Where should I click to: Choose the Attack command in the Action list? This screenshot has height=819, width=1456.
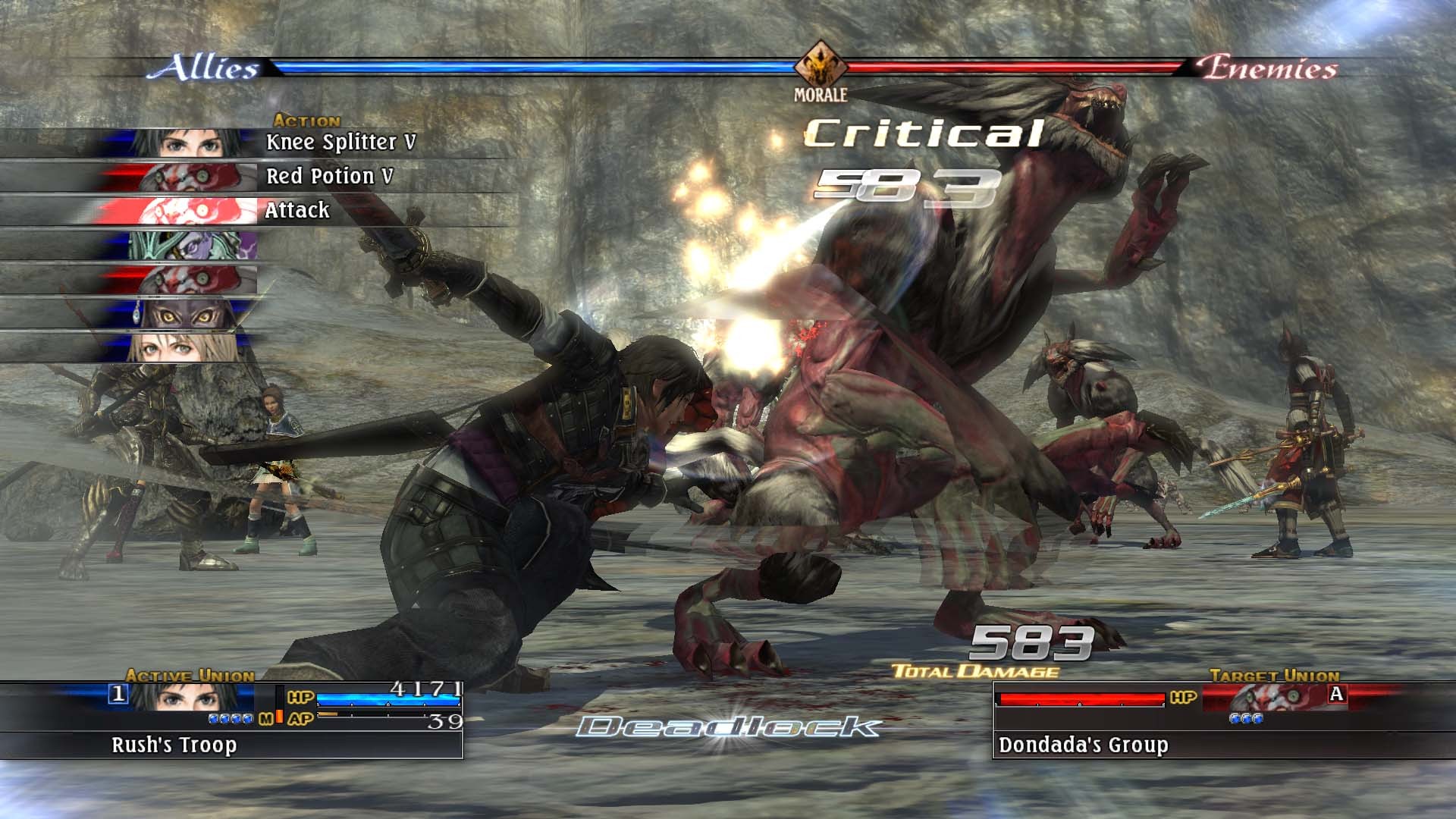coord(298,209)
